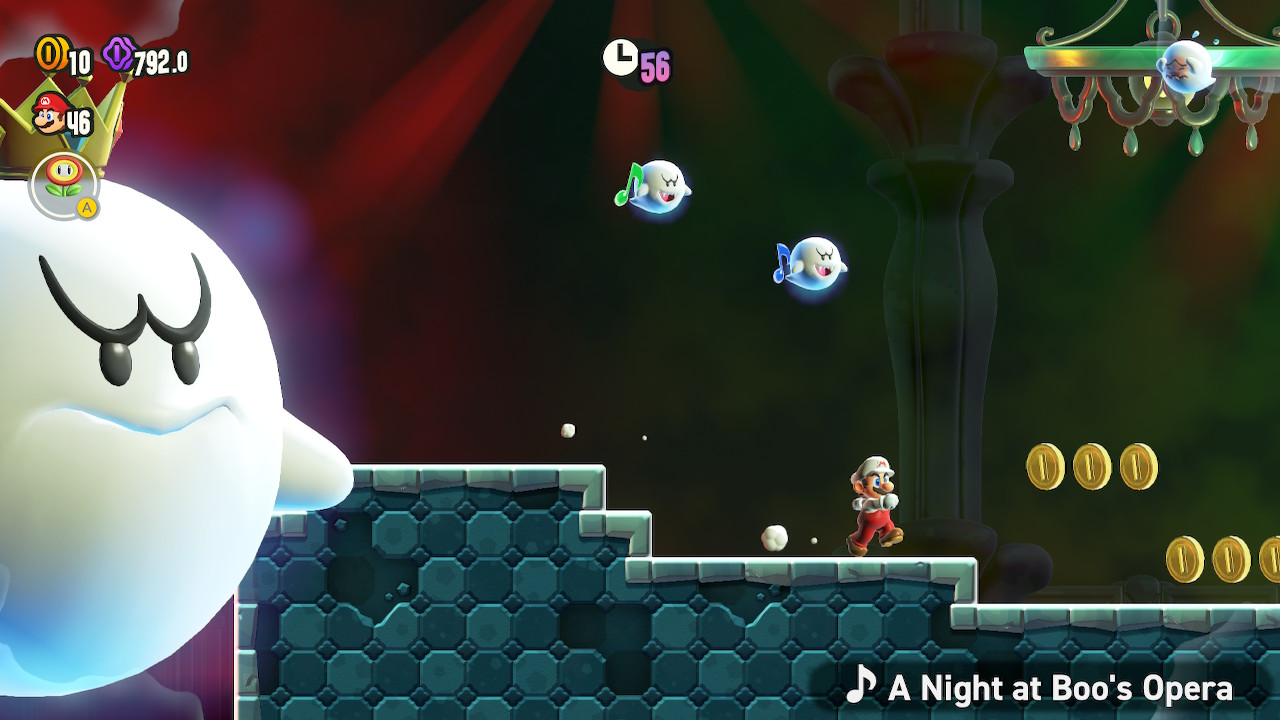Select the stored Fire Flower item slot
This screenshot has width=1280, height=720.
64,184
